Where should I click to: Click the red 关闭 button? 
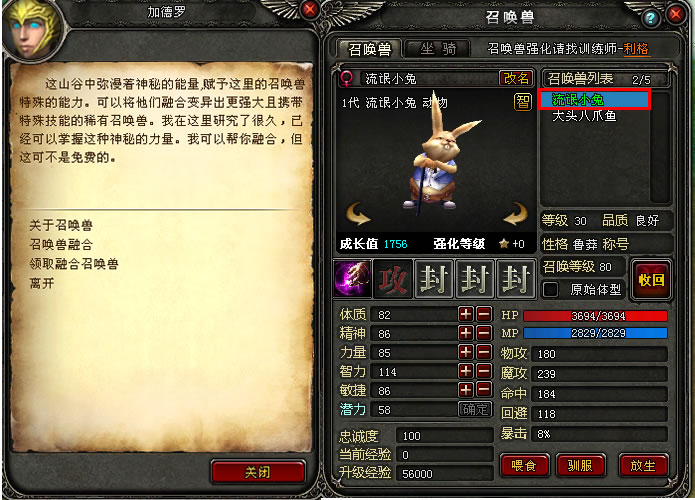[257, 472]
